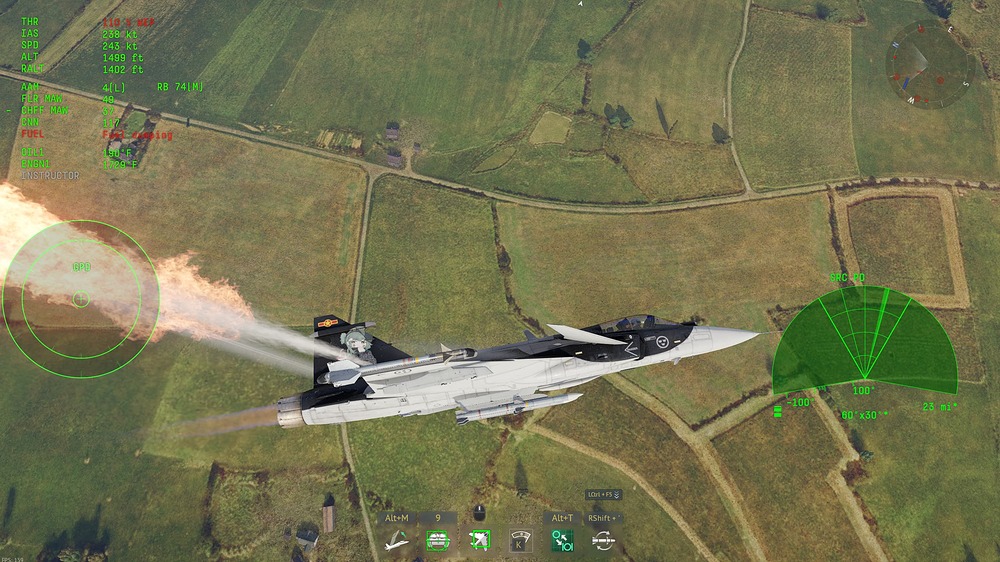Screen dimensions: 1000x562
Task: Expand the action bar collapse arrow
Action: pyautogui.click(x=615, y=494)
